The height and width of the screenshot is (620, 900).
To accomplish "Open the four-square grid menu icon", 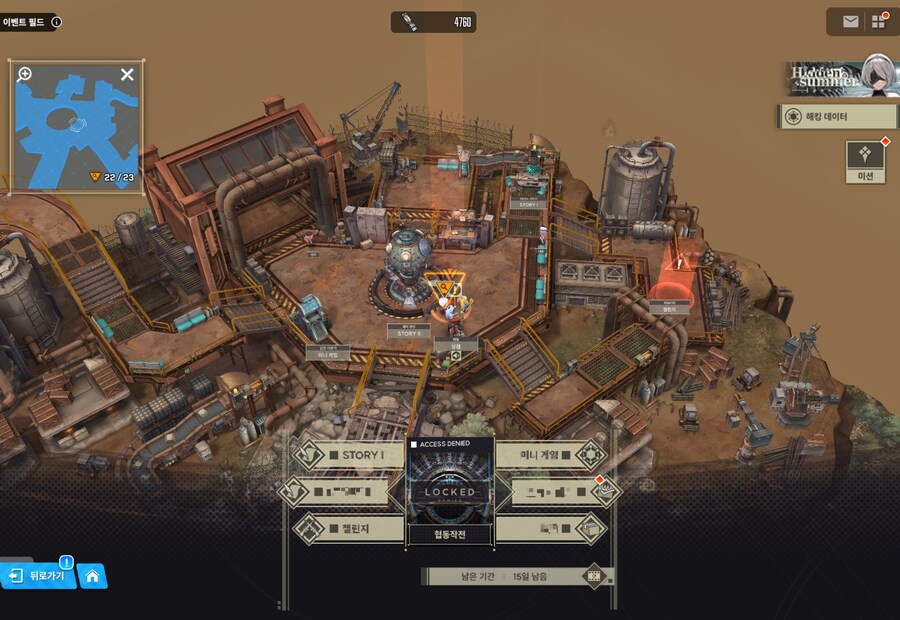I will coord(879,21).
